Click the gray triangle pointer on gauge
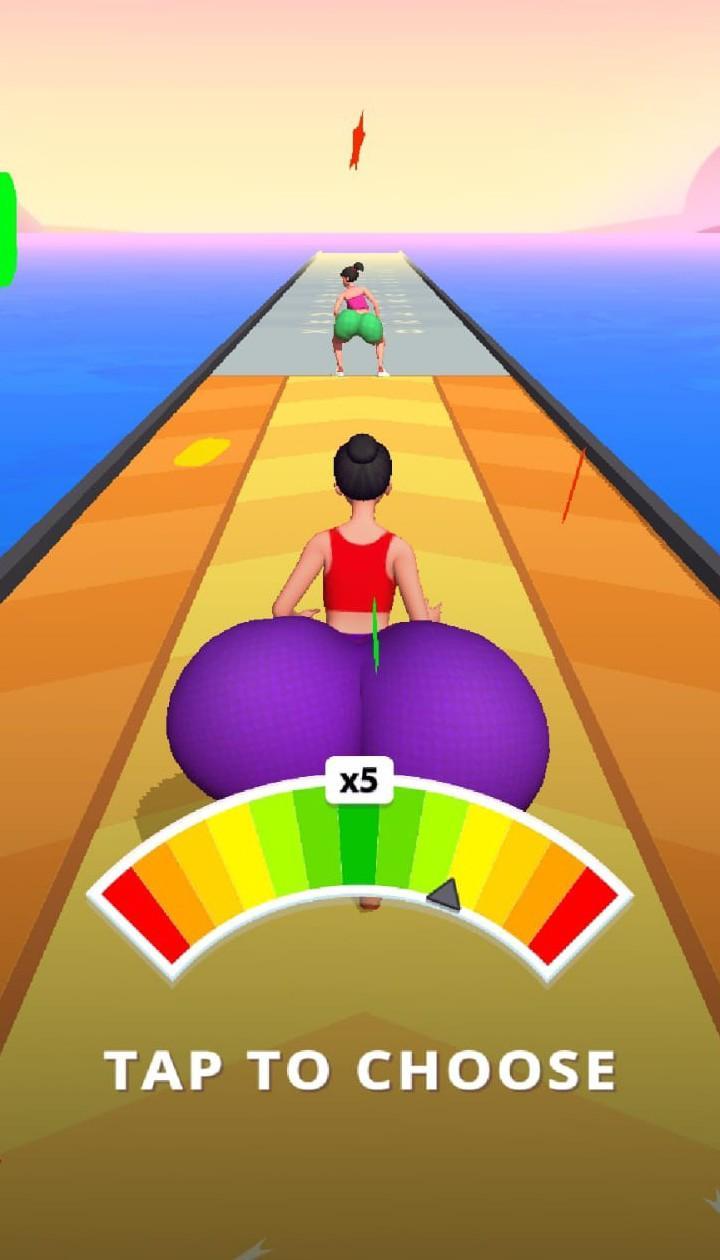Image resolution: width=720 pixels, height=1260 pixels. tap(446, 894)
